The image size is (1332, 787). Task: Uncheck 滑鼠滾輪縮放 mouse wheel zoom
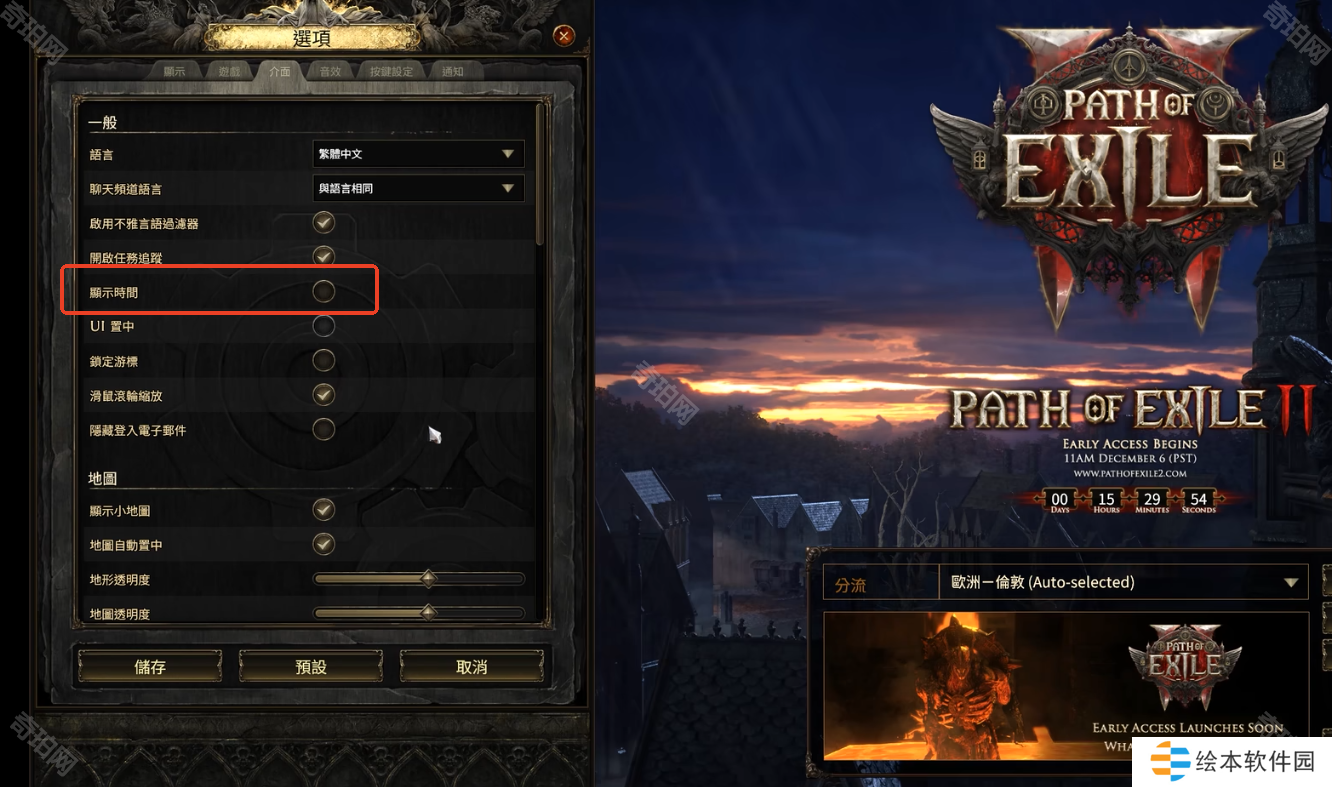[x=323, y=394]
